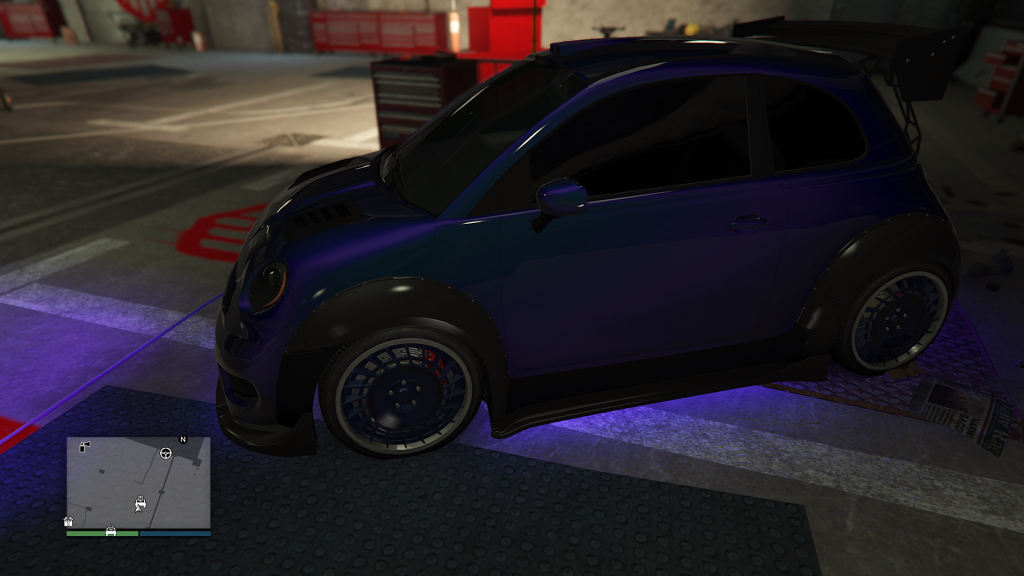The width and height of the screenshot is (1024, 576).
Task: Click the north compass marker on minimap
Action: point(183,439)
